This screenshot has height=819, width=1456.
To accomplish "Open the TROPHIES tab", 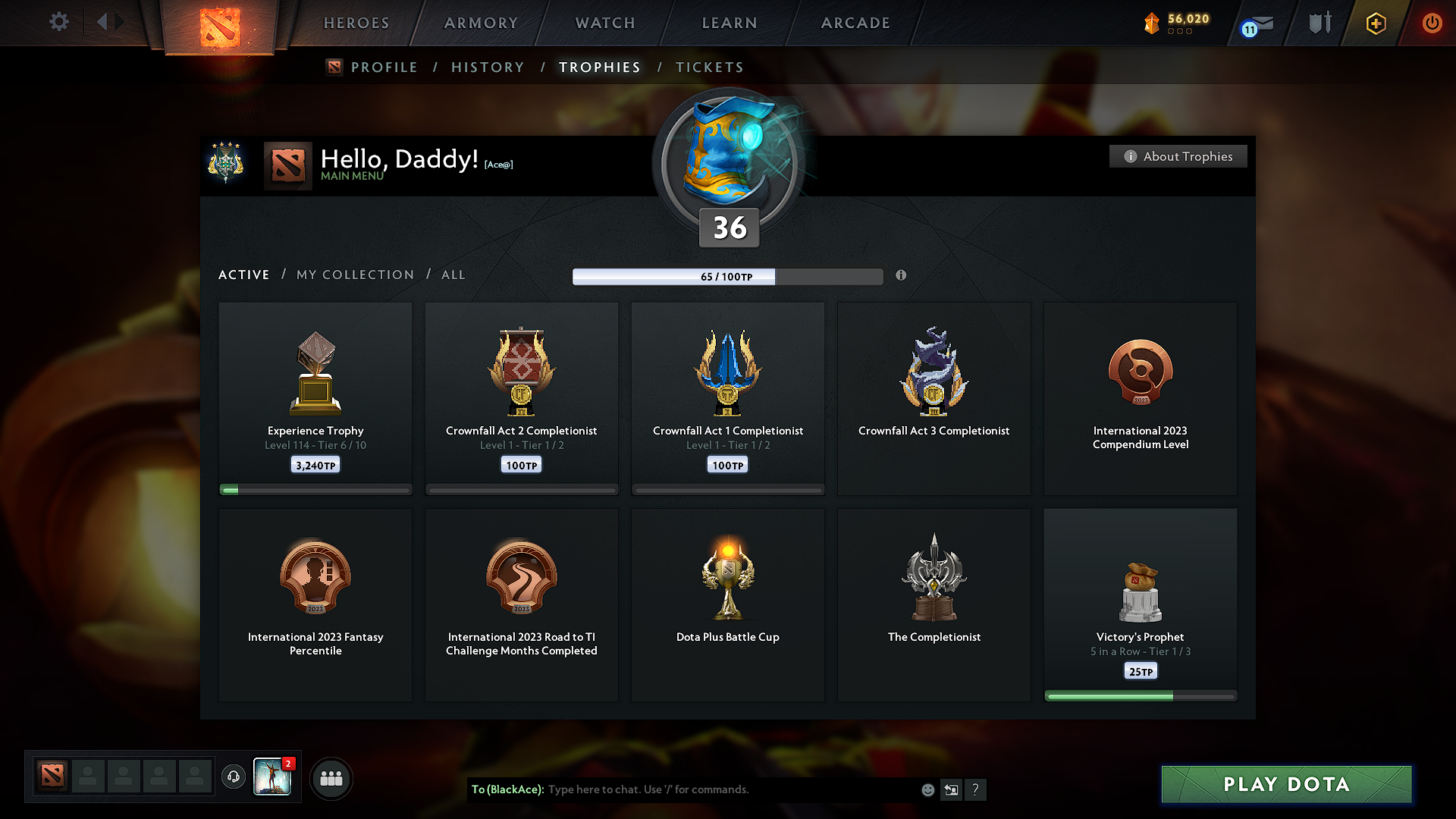I will [599, 67].
